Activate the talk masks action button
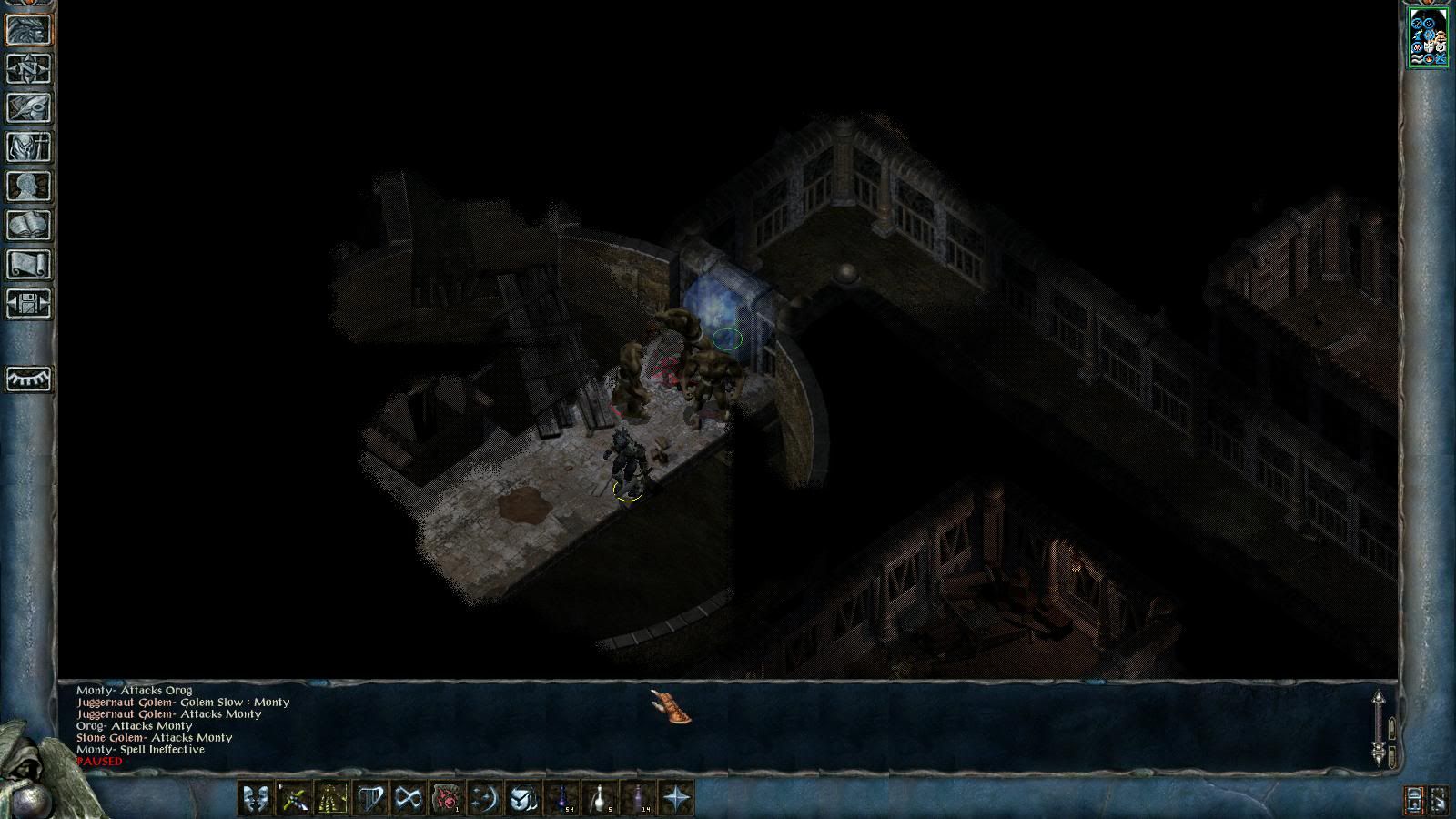The image size is (1456, 819). point(256,798)
